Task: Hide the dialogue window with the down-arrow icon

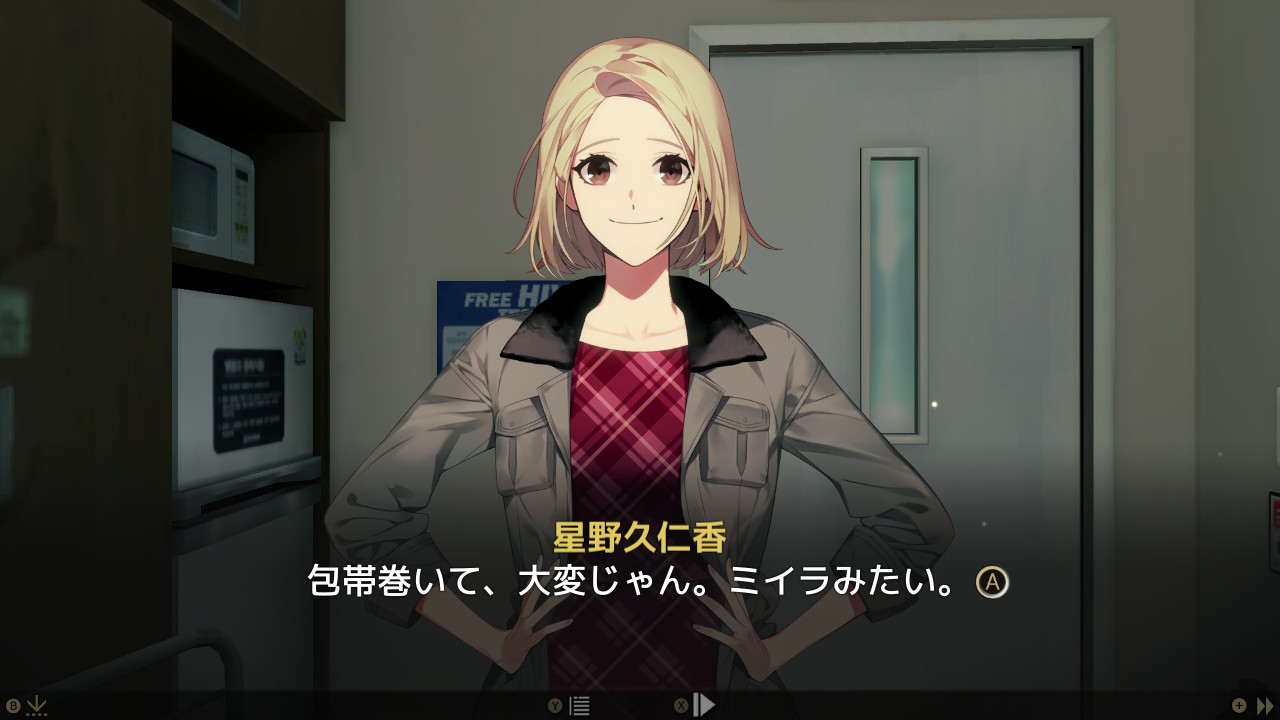Action: 36,705
